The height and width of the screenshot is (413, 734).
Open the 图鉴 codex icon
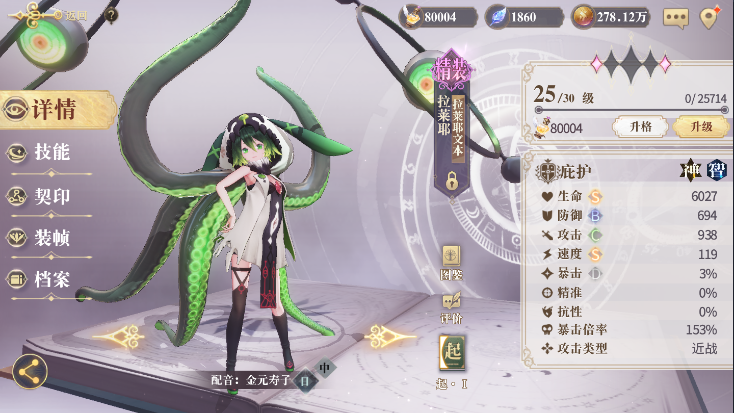click(x=451, y=261)
